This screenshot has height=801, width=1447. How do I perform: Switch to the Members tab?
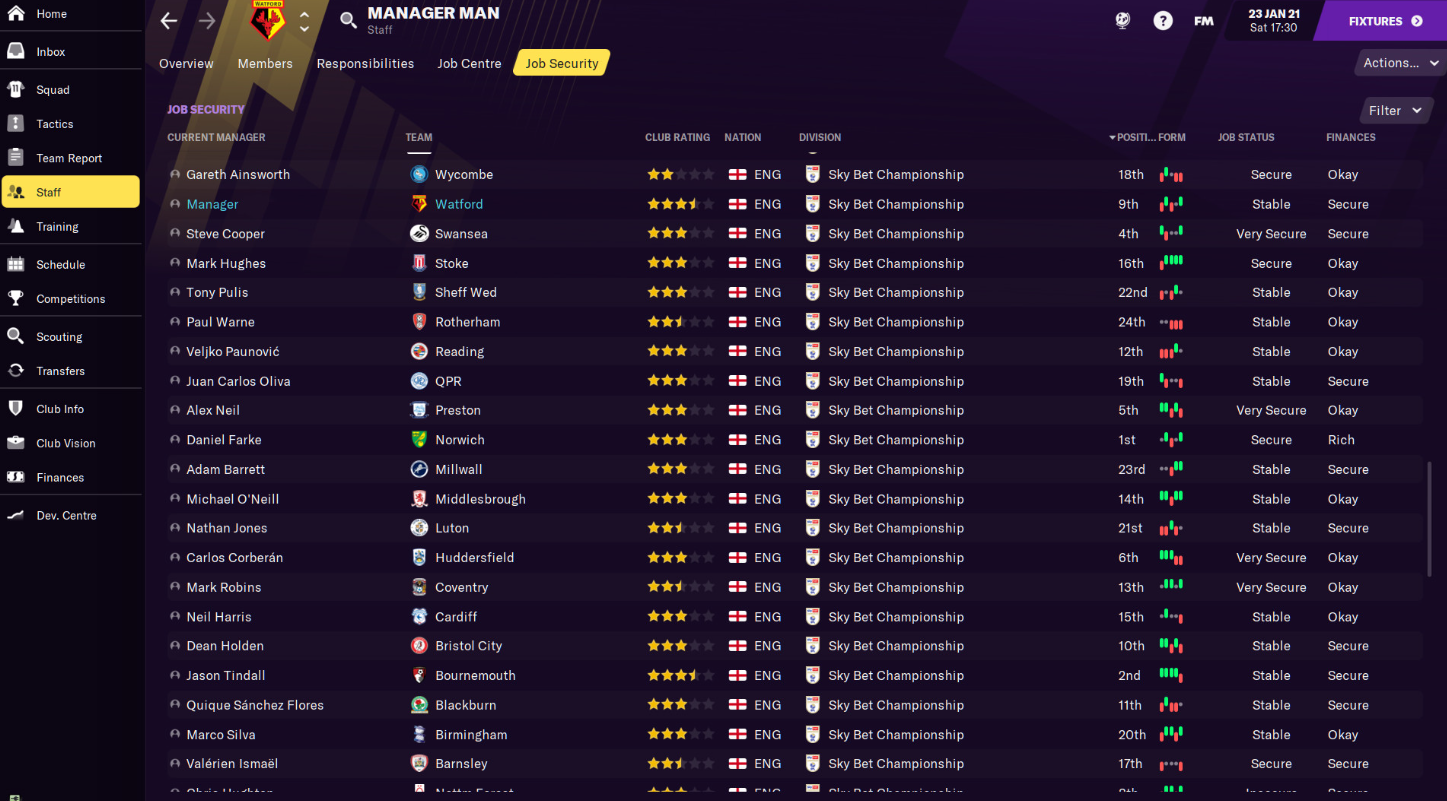[x=264, y=63]
